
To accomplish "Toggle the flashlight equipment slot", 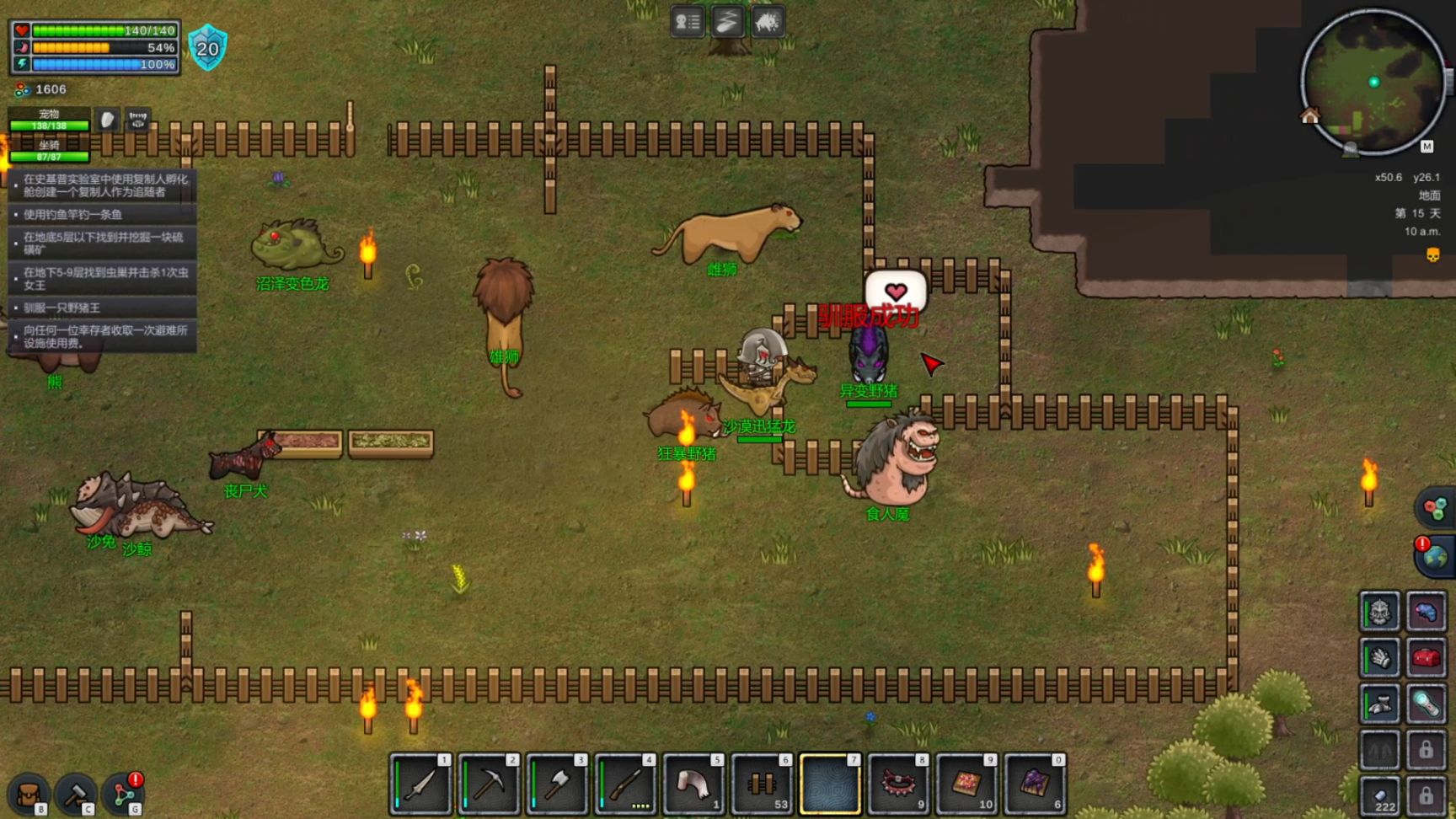I will click(1426, 704).
